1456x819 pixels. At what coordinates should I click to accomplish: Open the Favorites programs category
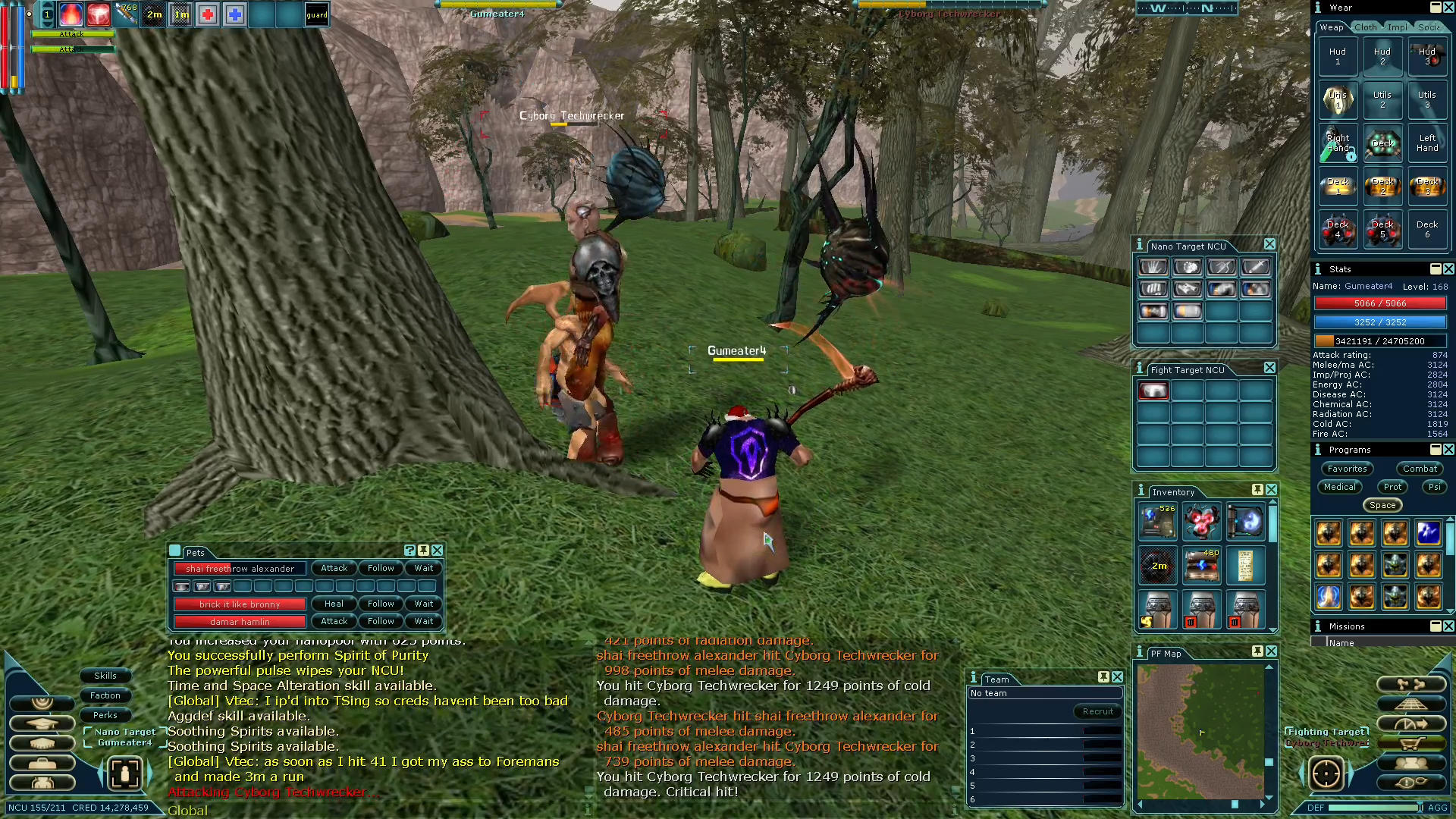tap(1347, 469)
